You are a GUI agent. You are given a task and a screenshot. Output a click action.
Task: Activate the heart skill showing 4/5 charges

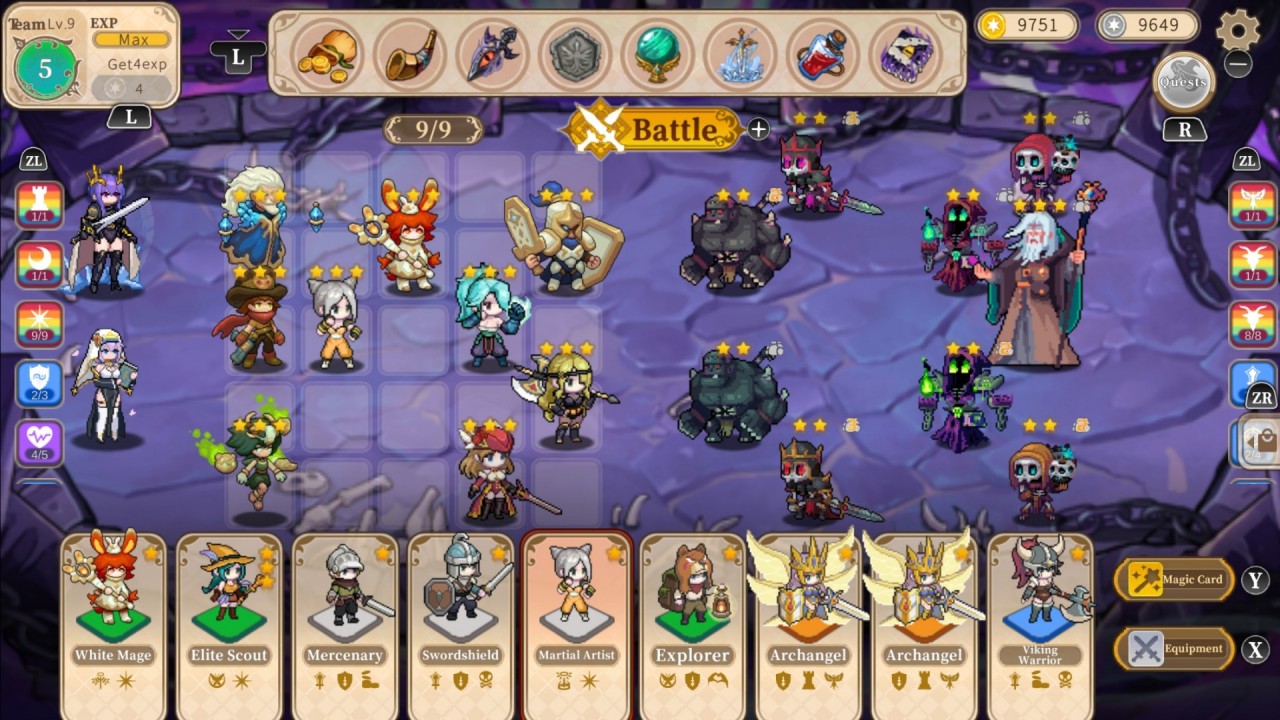pyautogui.click(x=38, y=438)
